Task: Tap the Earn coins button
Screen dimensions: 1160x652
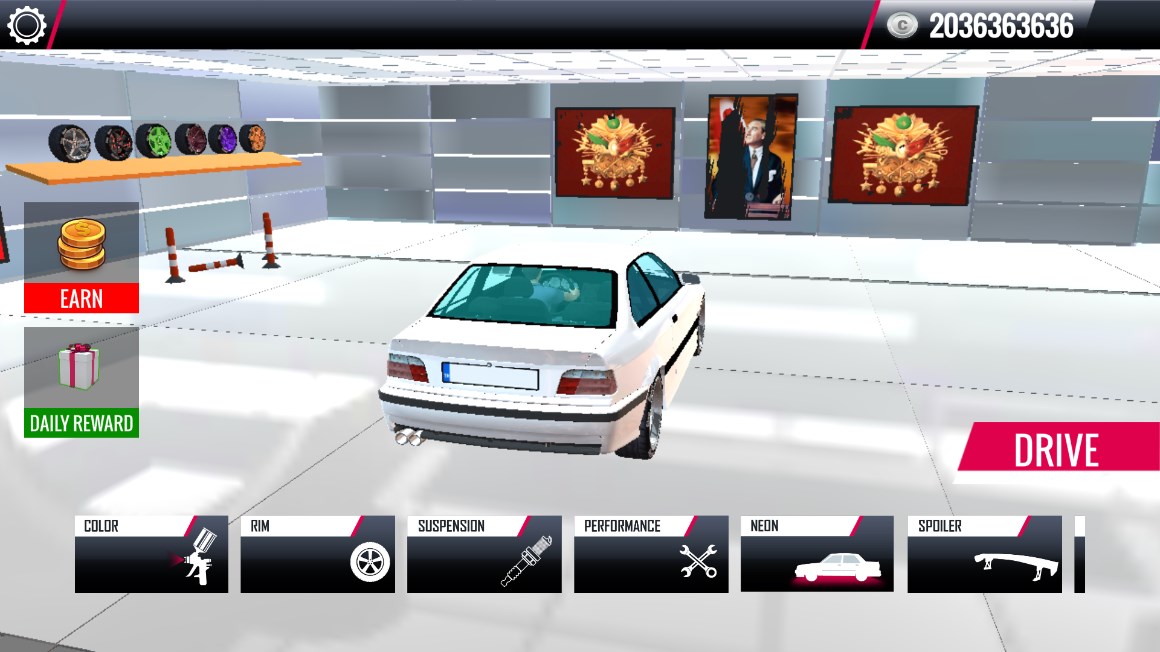Action: 81,257
